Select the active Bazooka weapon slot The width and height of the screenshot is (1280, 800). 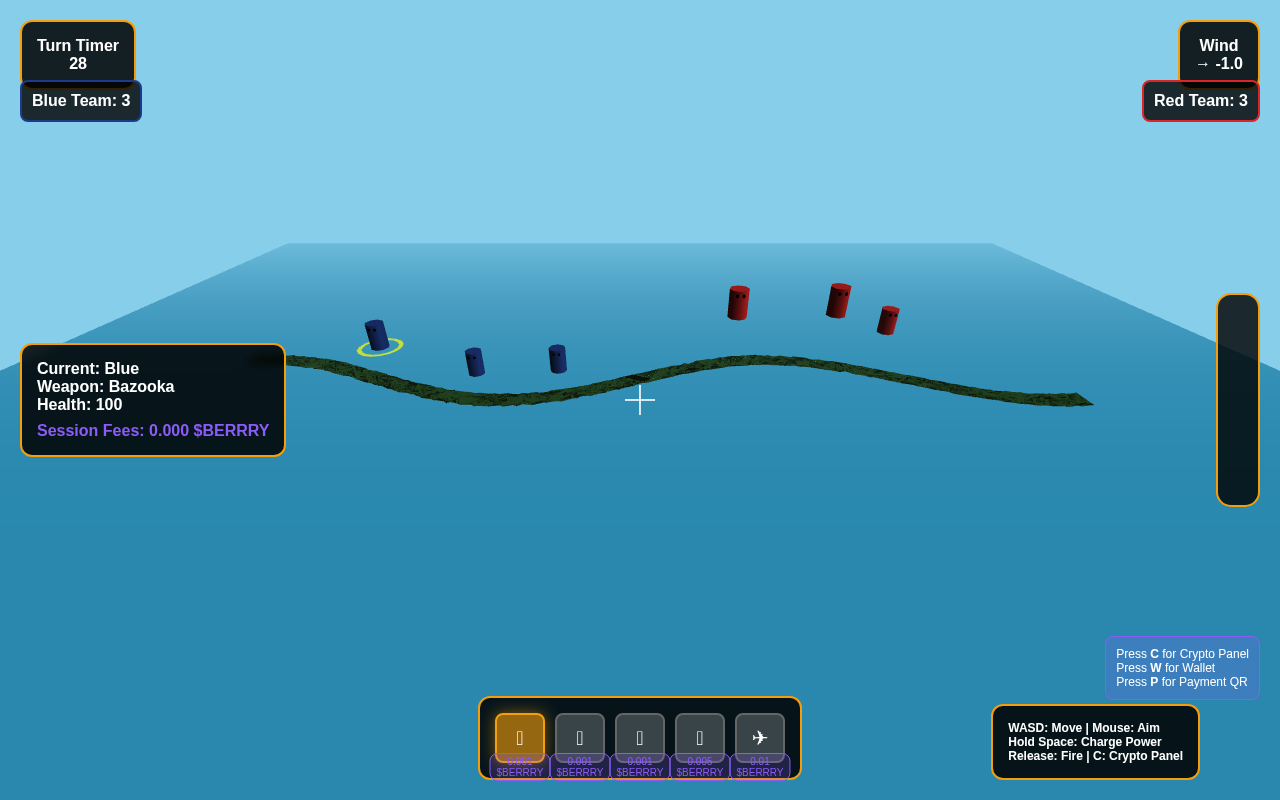(519, 735)
